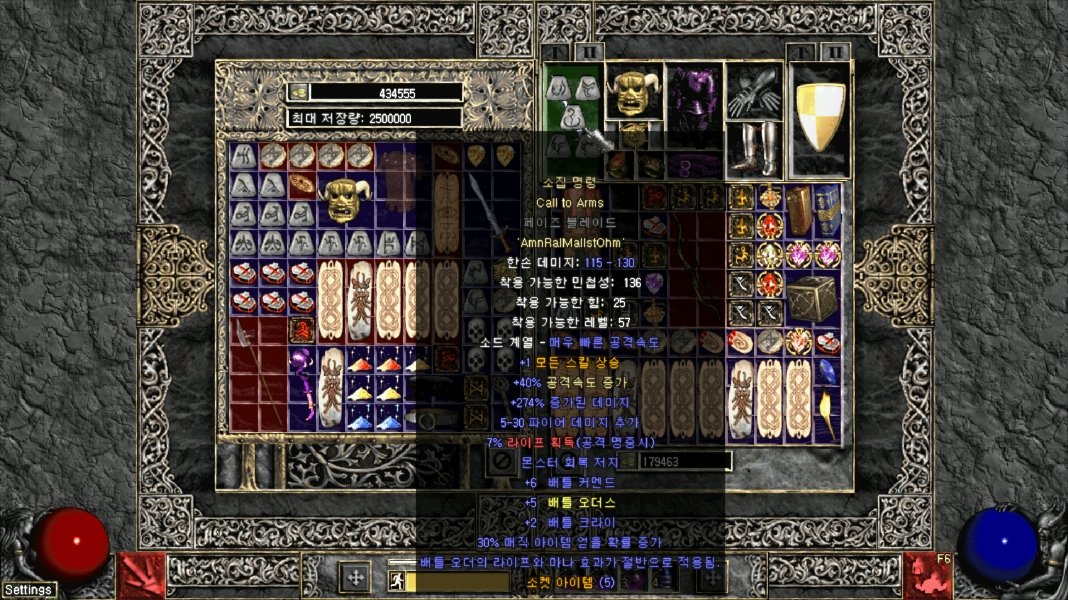
Task: Select the left-click attack skill icon
Action: tap(141, 575)
